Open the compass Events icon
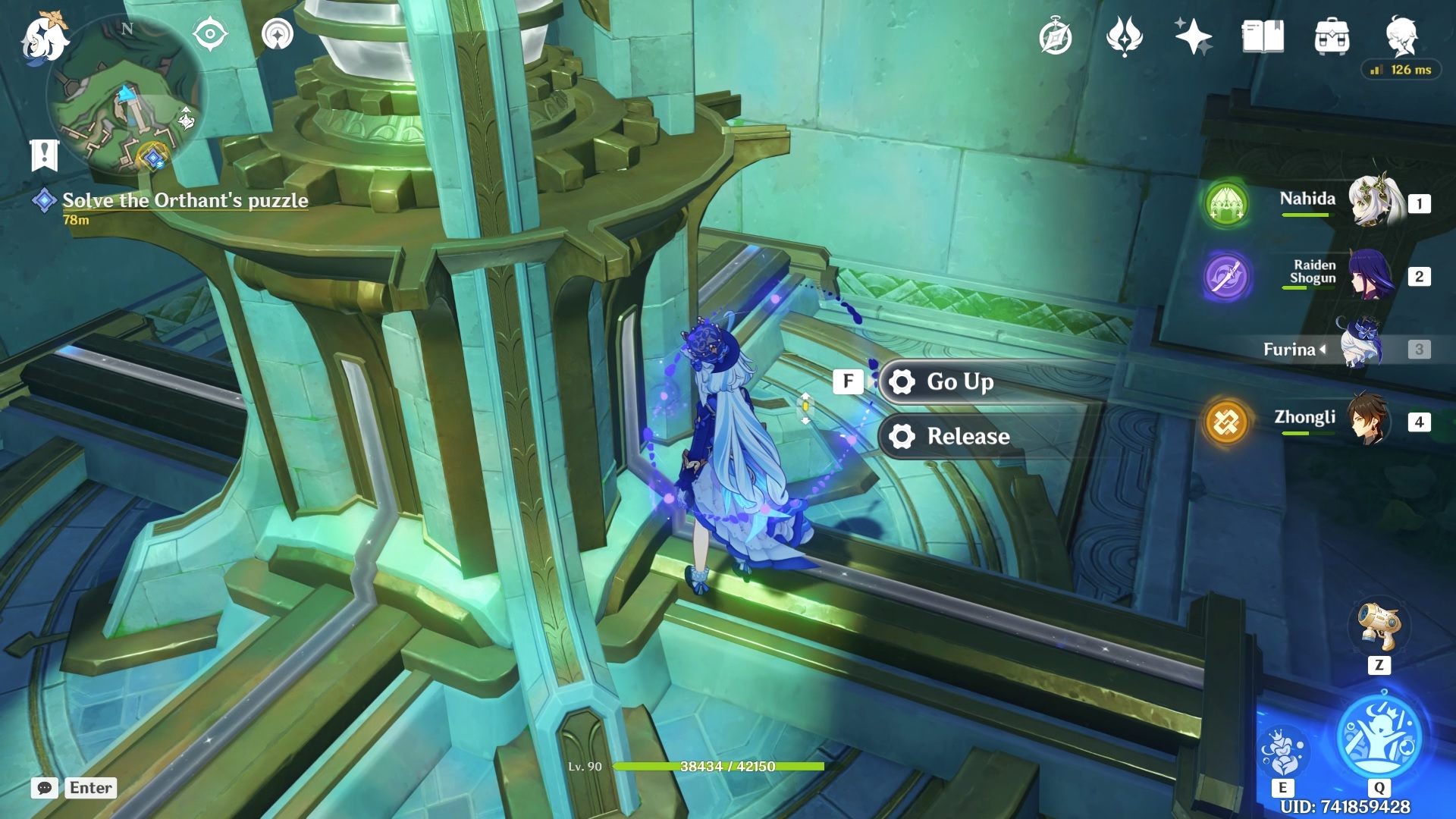Screen dimensions: 1456x819 1055,37
